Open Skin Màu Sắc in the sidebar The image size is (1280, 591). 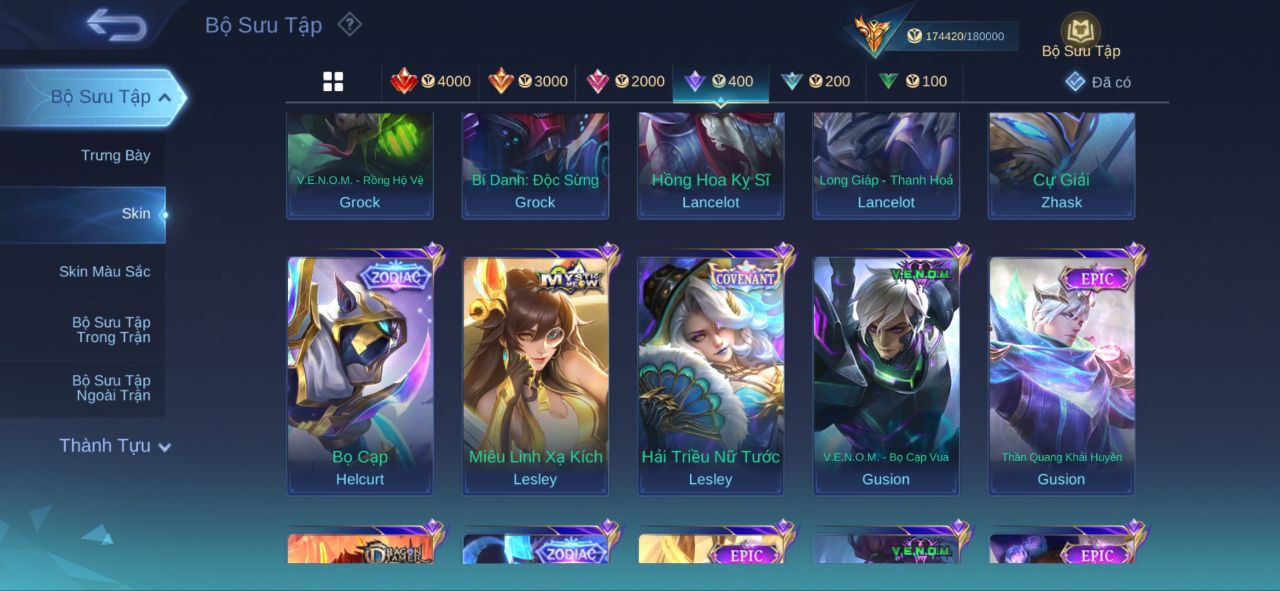click(x=104, y=272)
